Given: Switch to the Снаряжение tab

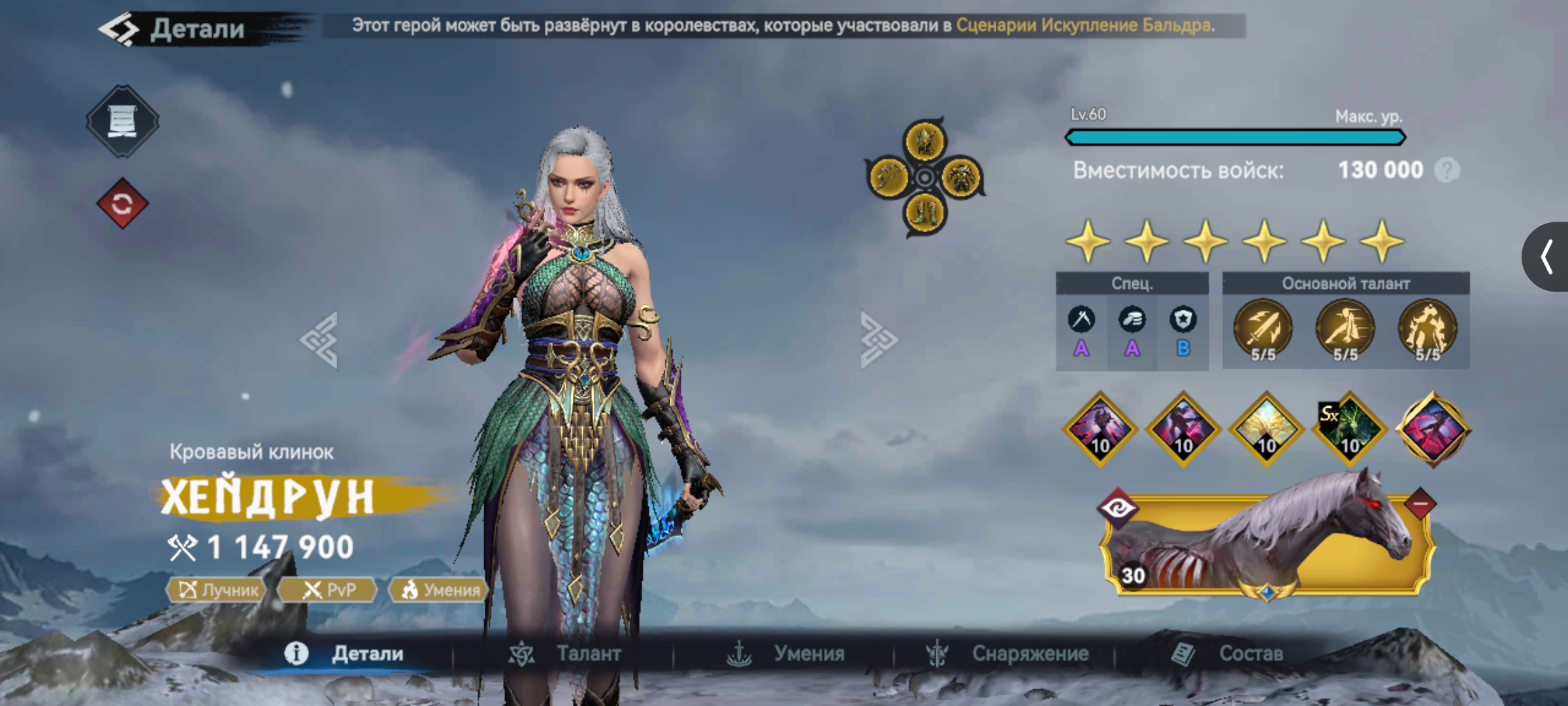Looking at the screenshot, I should 1007,653.
